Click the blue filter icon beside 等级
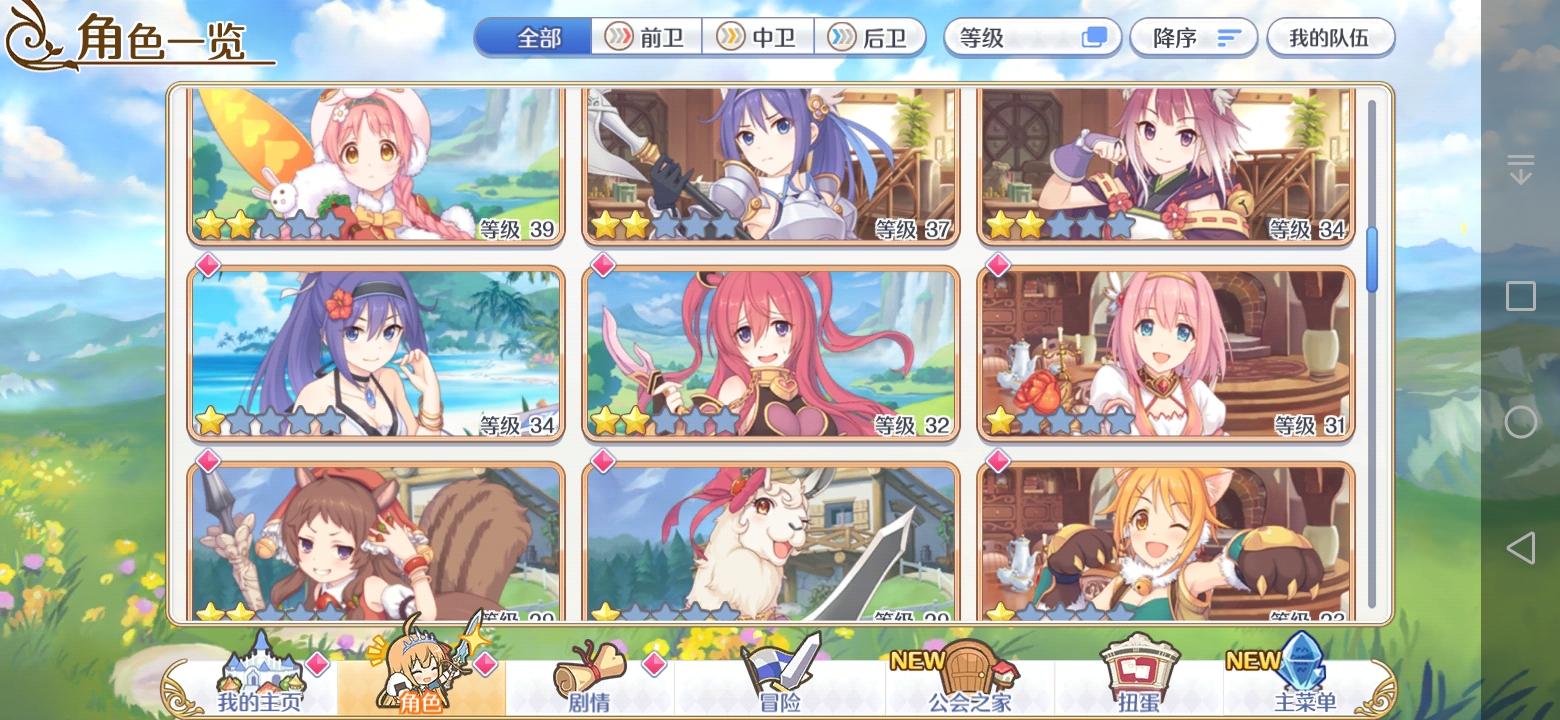Screen dimensions: 1560x720 (1094, 36)
